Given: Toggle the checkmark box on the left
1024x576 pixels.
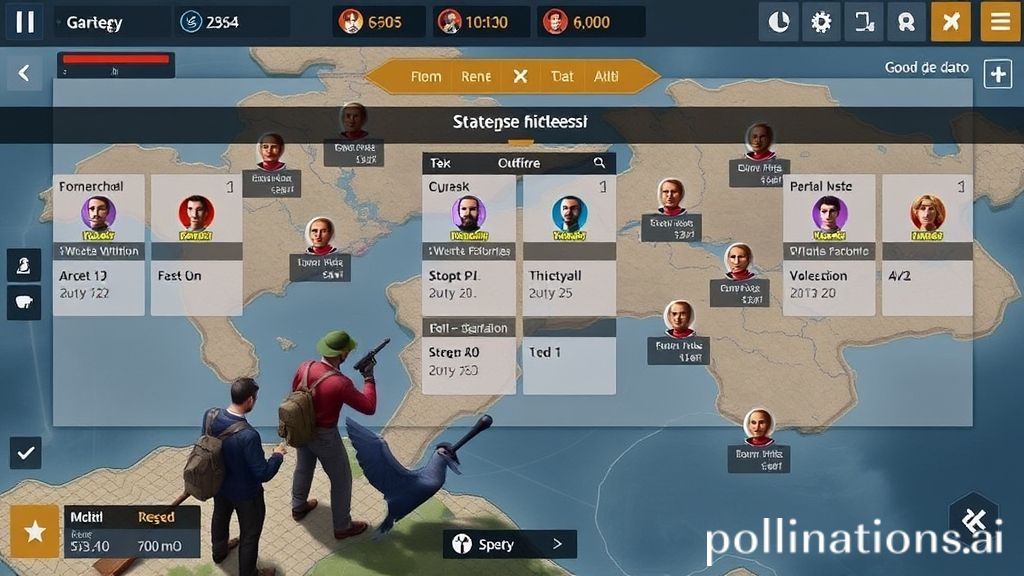Looking at the screenshot, I should tap(26, 453).
